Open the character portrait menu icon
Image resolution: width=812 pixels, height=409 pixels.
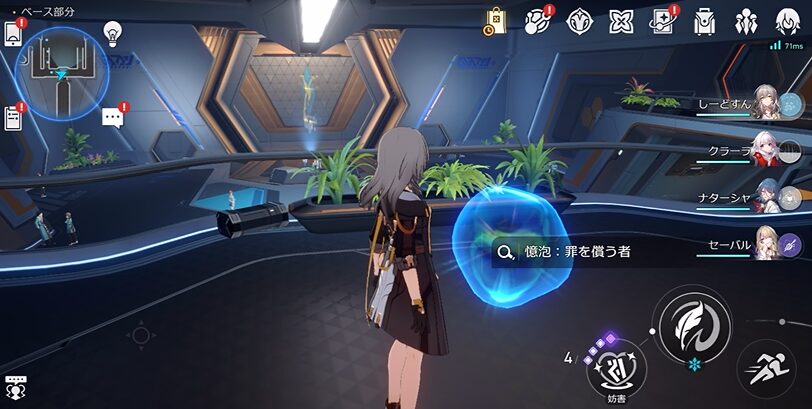point(787,21)
